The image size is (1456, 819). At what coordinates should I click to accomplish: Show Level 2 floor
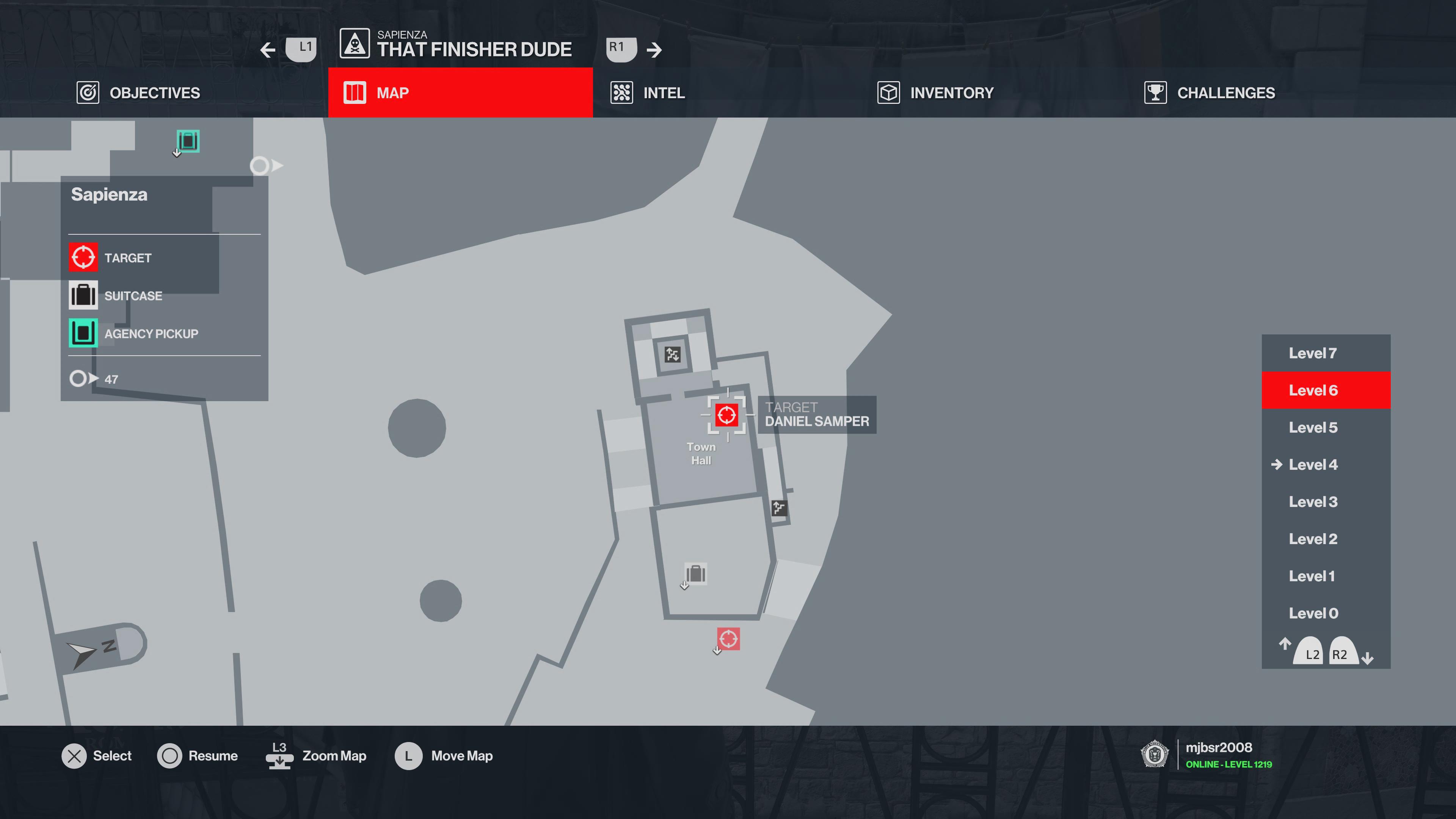[1312, 539]
